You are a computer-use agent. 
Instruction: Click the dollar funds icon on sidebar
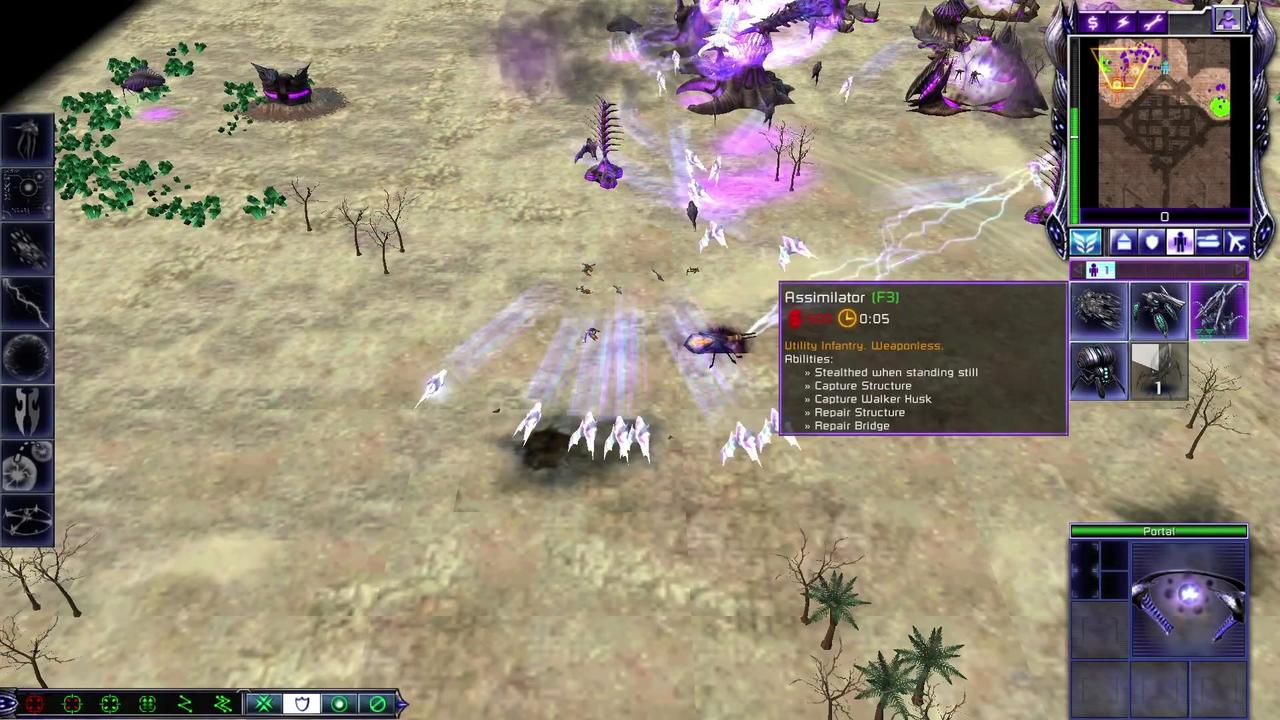coord(1092,21)
